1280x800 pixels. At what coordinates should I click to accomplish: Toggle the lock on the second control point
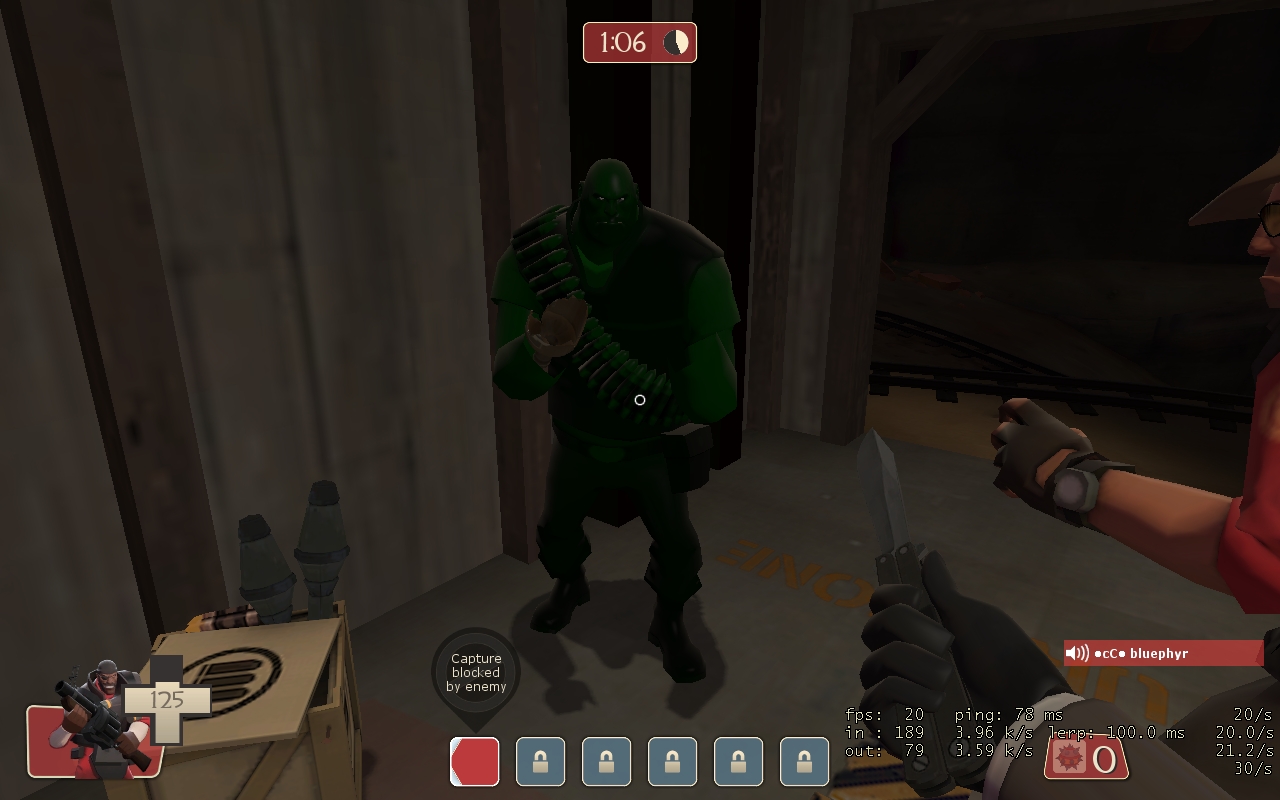click(x=605, y=760)
